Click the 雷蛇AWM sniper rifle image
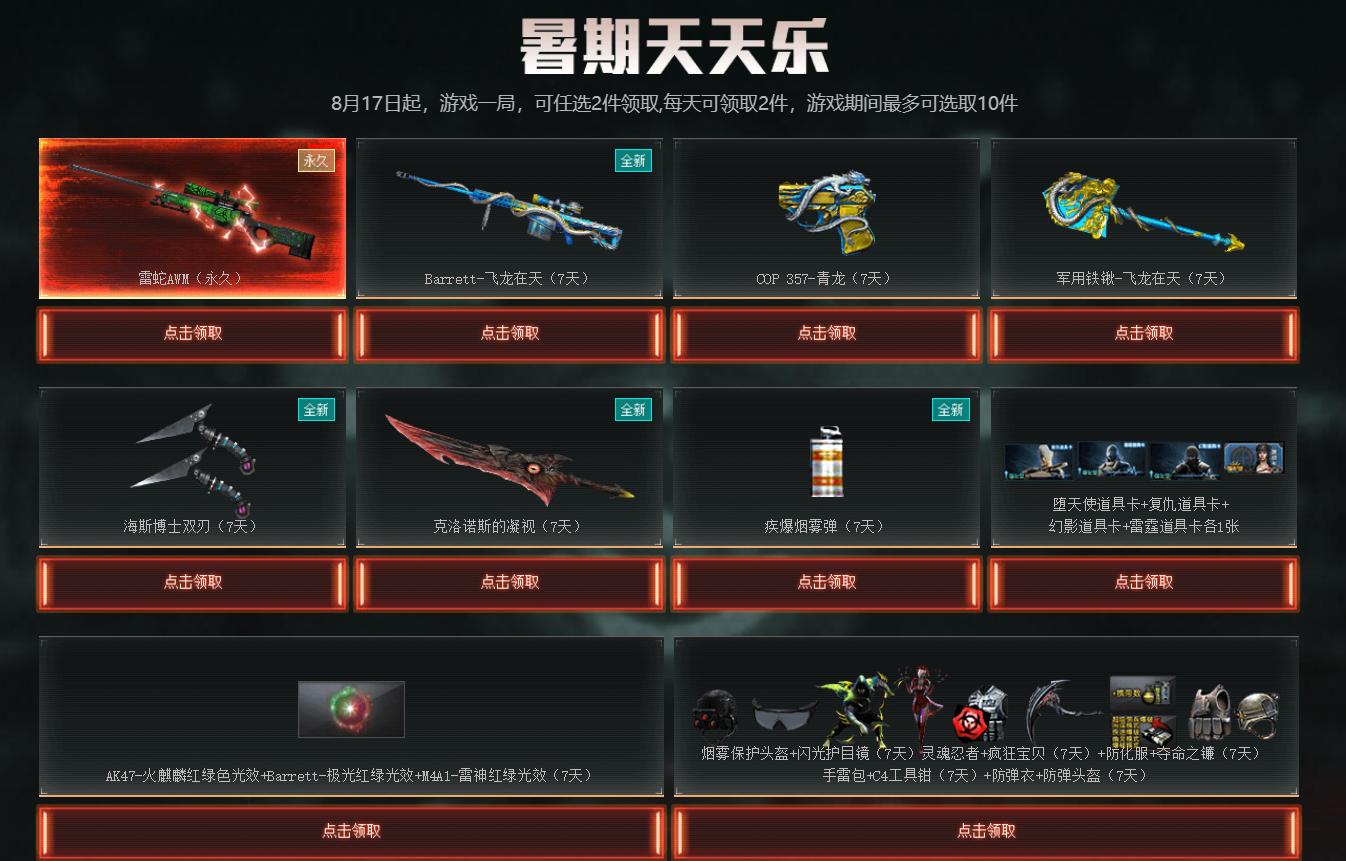 (x=191, y=210)
